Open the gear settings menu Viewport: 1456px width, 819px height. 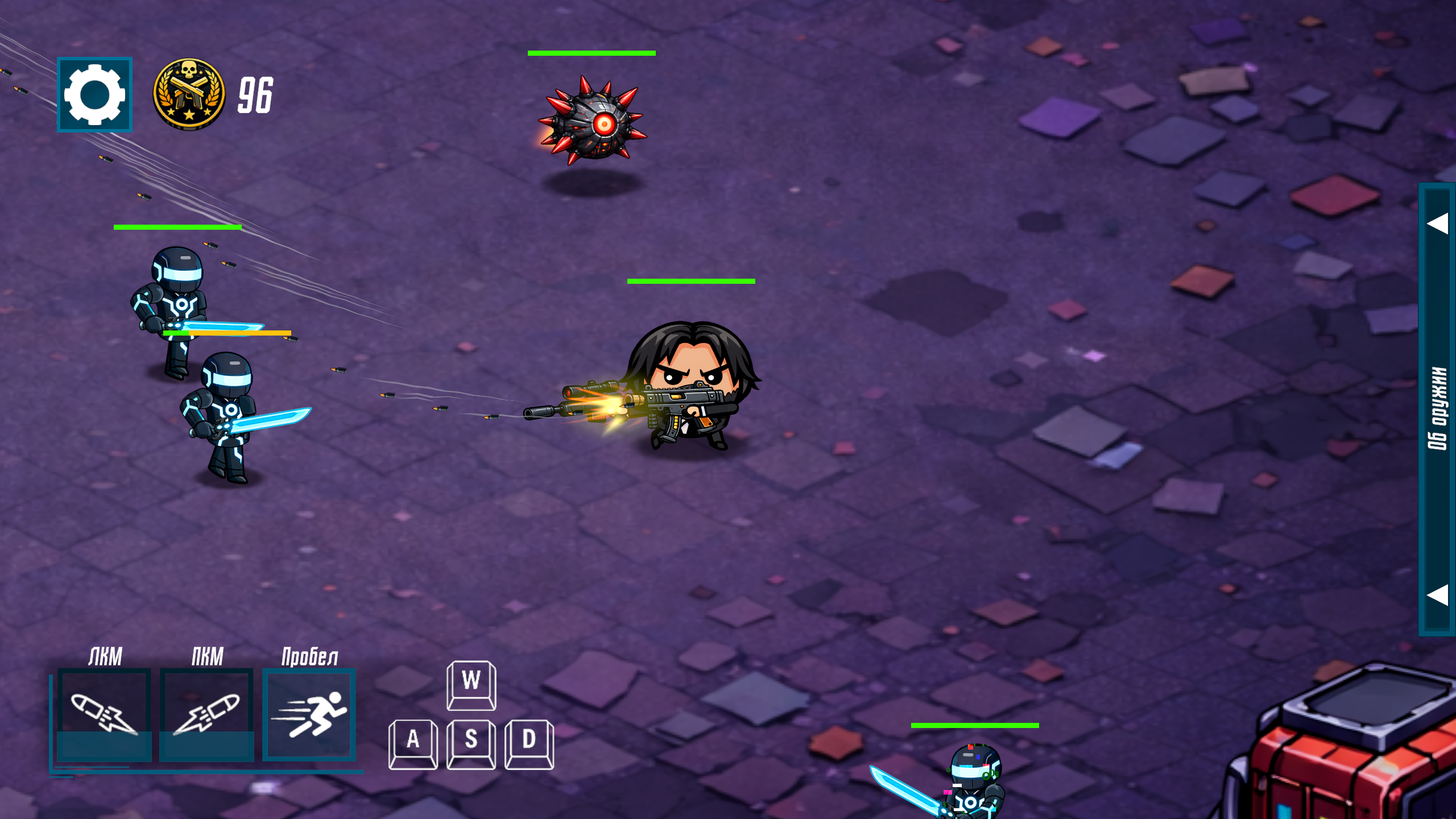point(94,94)
